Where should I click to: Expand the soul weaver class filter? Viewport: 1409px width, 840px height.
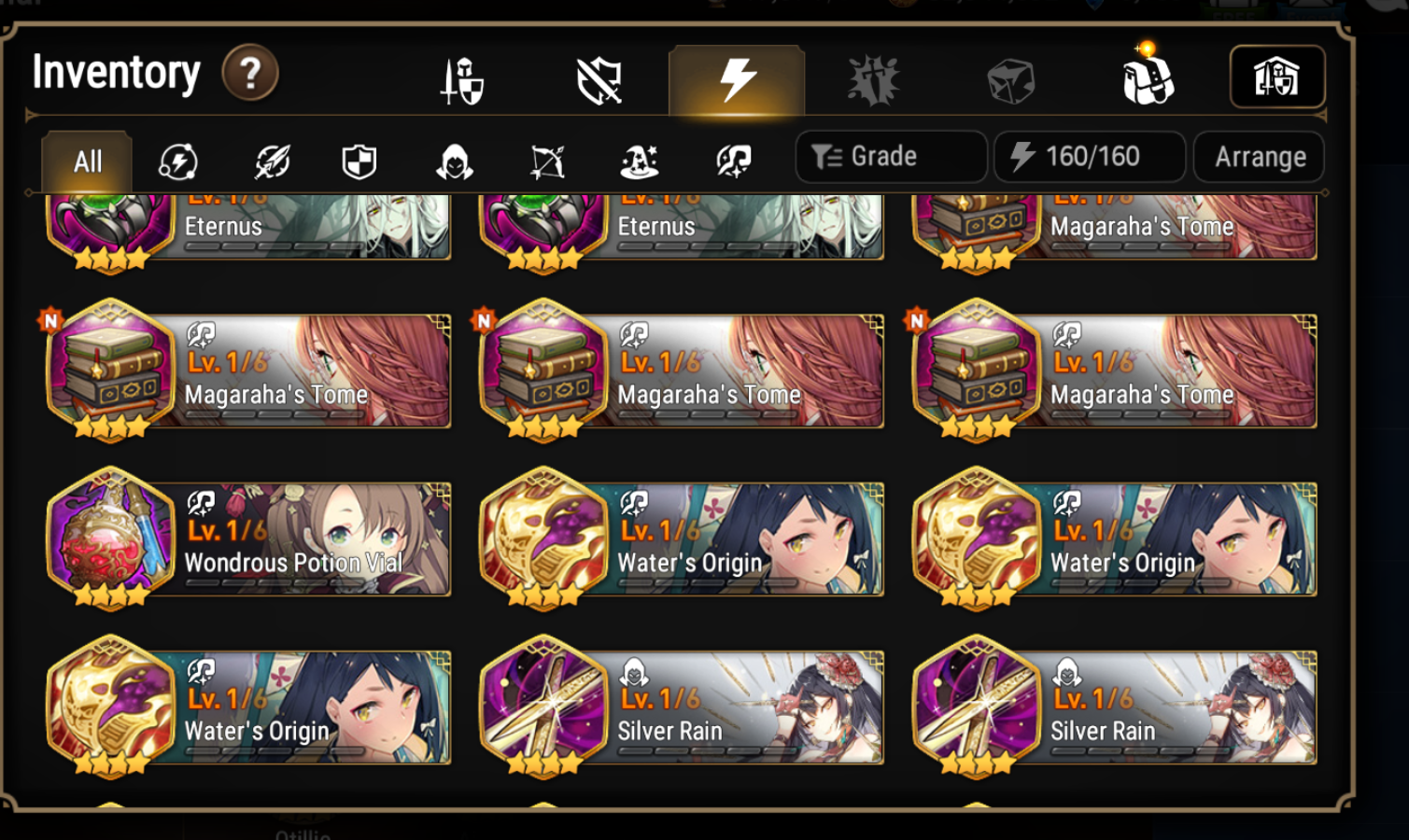click(x=735, y=161)
